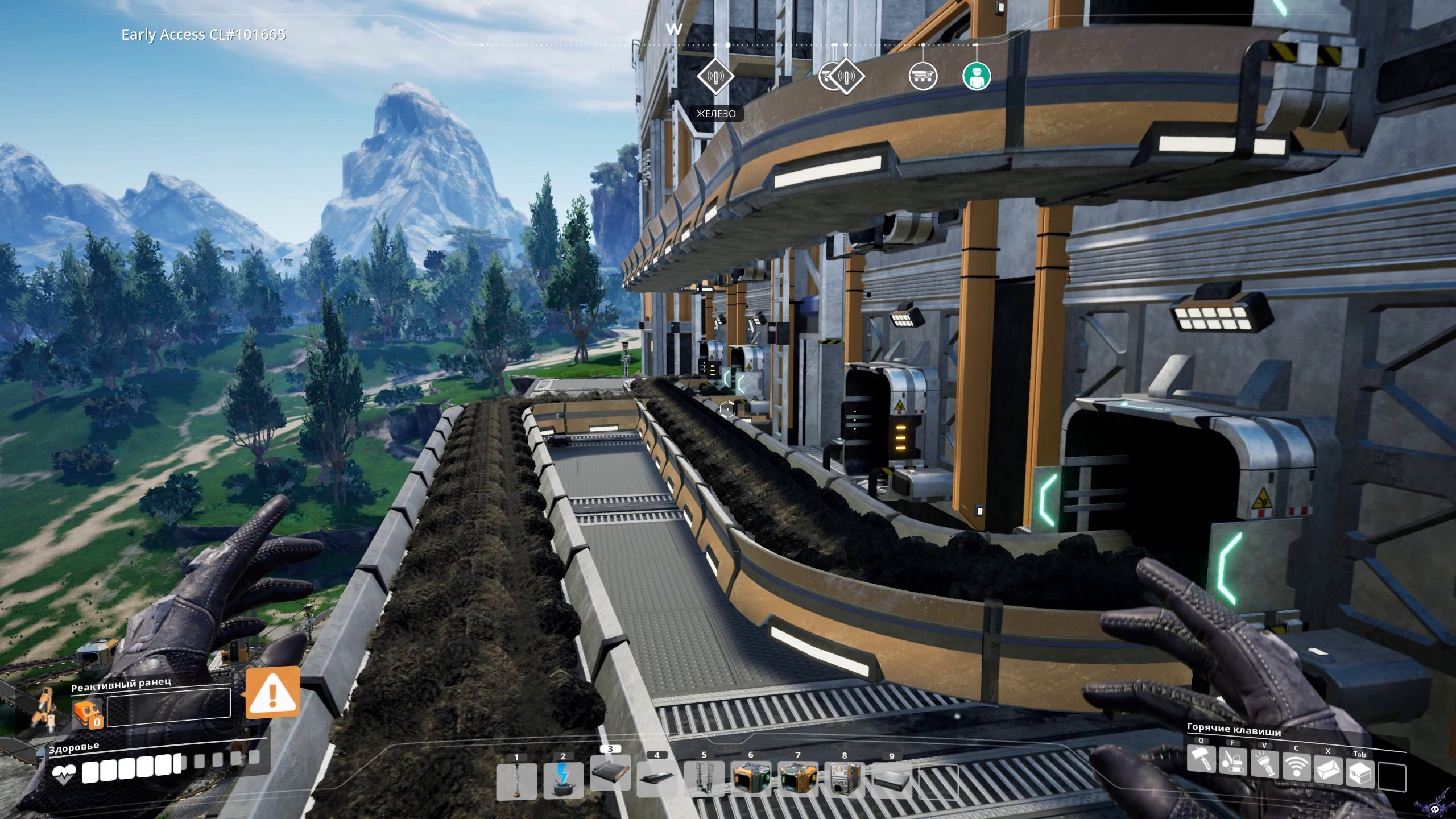Click the ЖЕЛЕЗО beacon marker on compass

[x=715, y=76]
